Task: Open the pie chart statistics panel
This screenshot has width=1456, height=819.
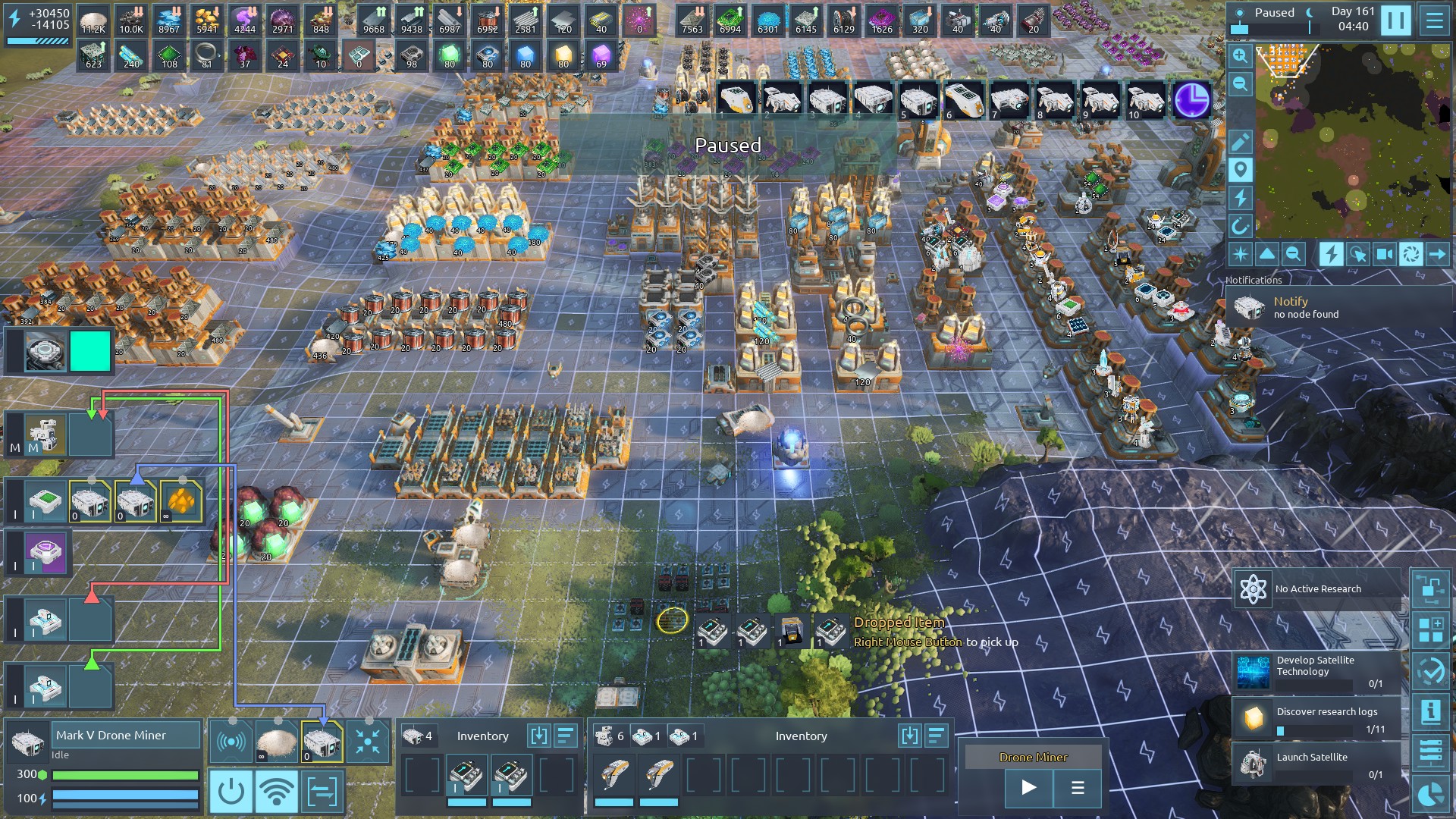Action: (x=1430, y=794)
